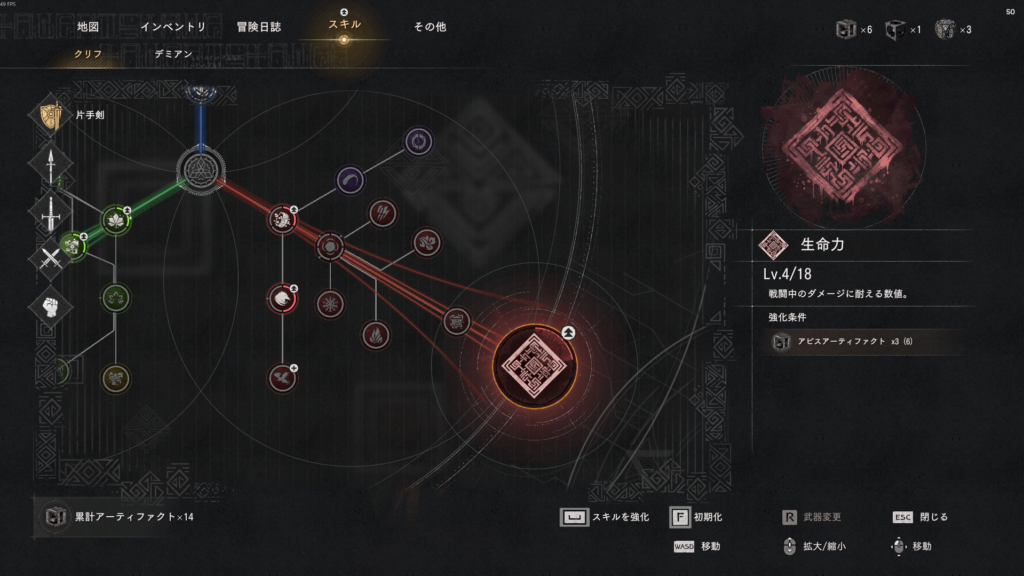Image resolution: width=1024 pixels, height=576 pixels.
Task: Choose the 片手剣 shield weapon icon
Action: (51, 116)
